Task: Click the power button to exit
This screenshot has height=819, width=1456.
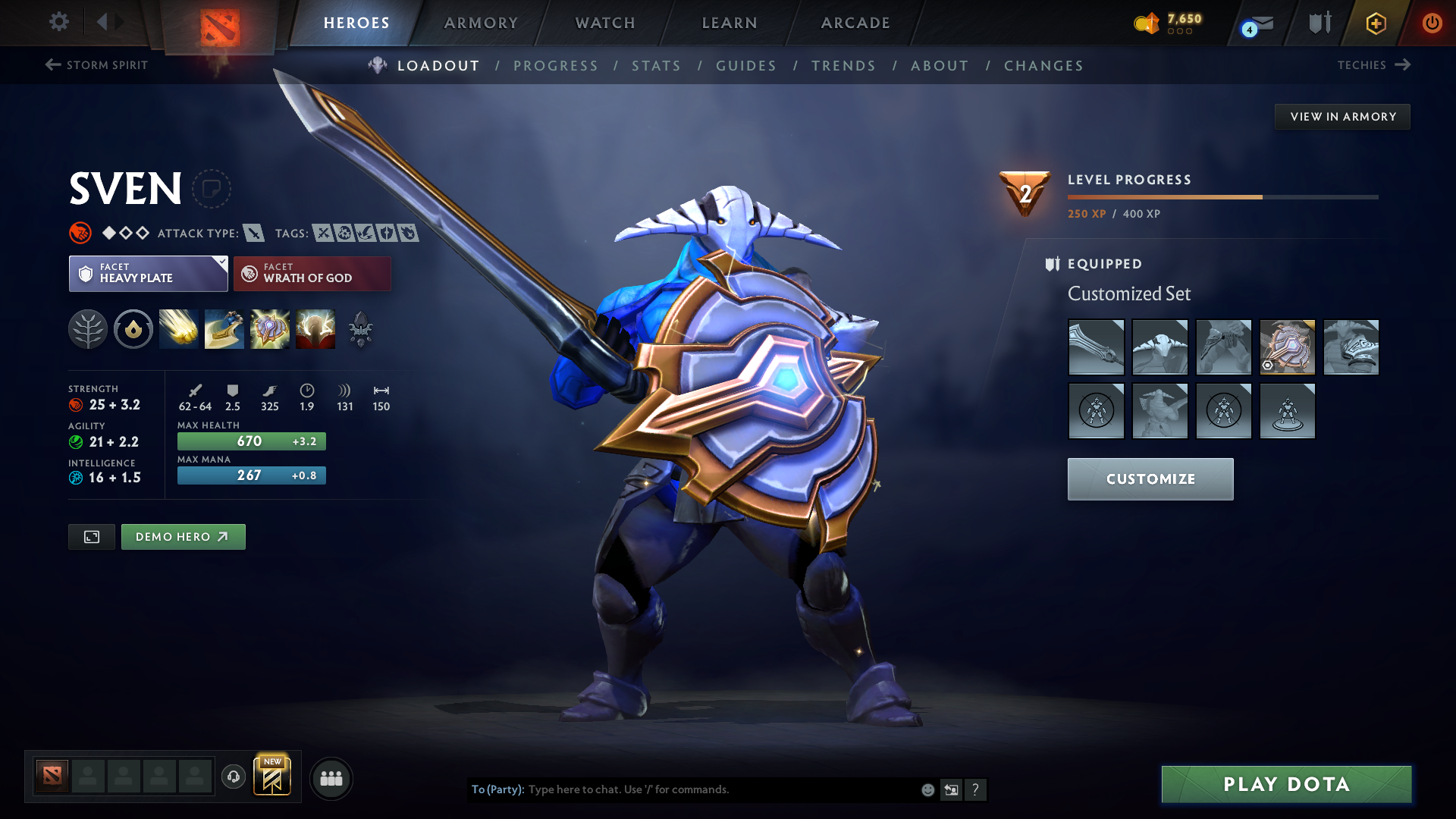Action: (1433, 23)
